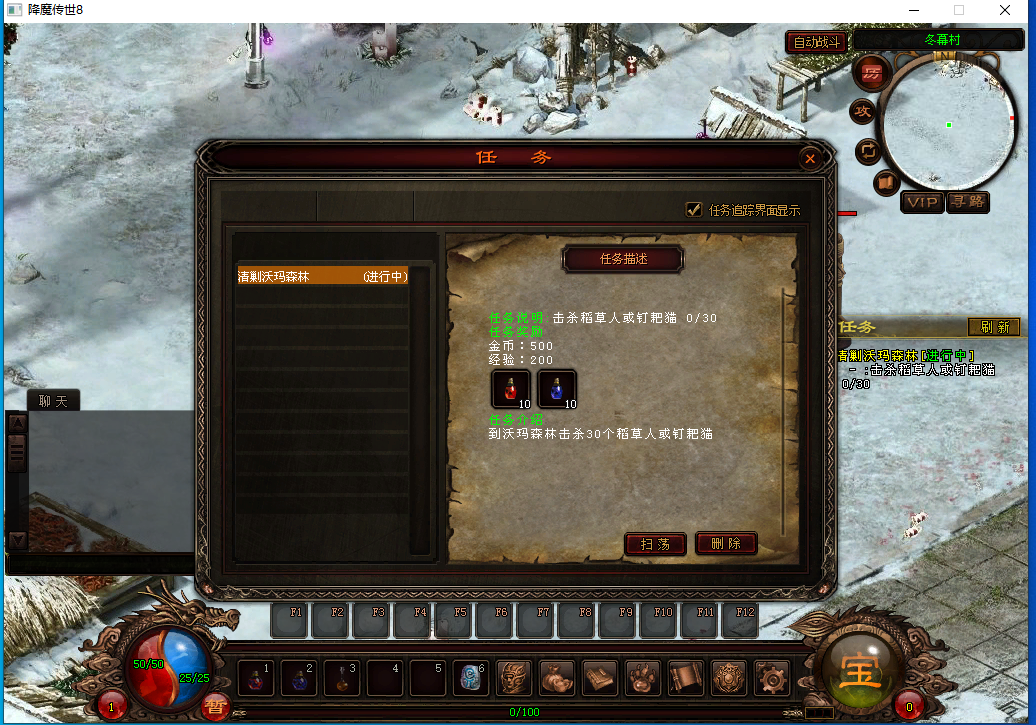
Task: Click the 攻 attack mode icon
Action: pyautogui.click(x=862, y=112)
